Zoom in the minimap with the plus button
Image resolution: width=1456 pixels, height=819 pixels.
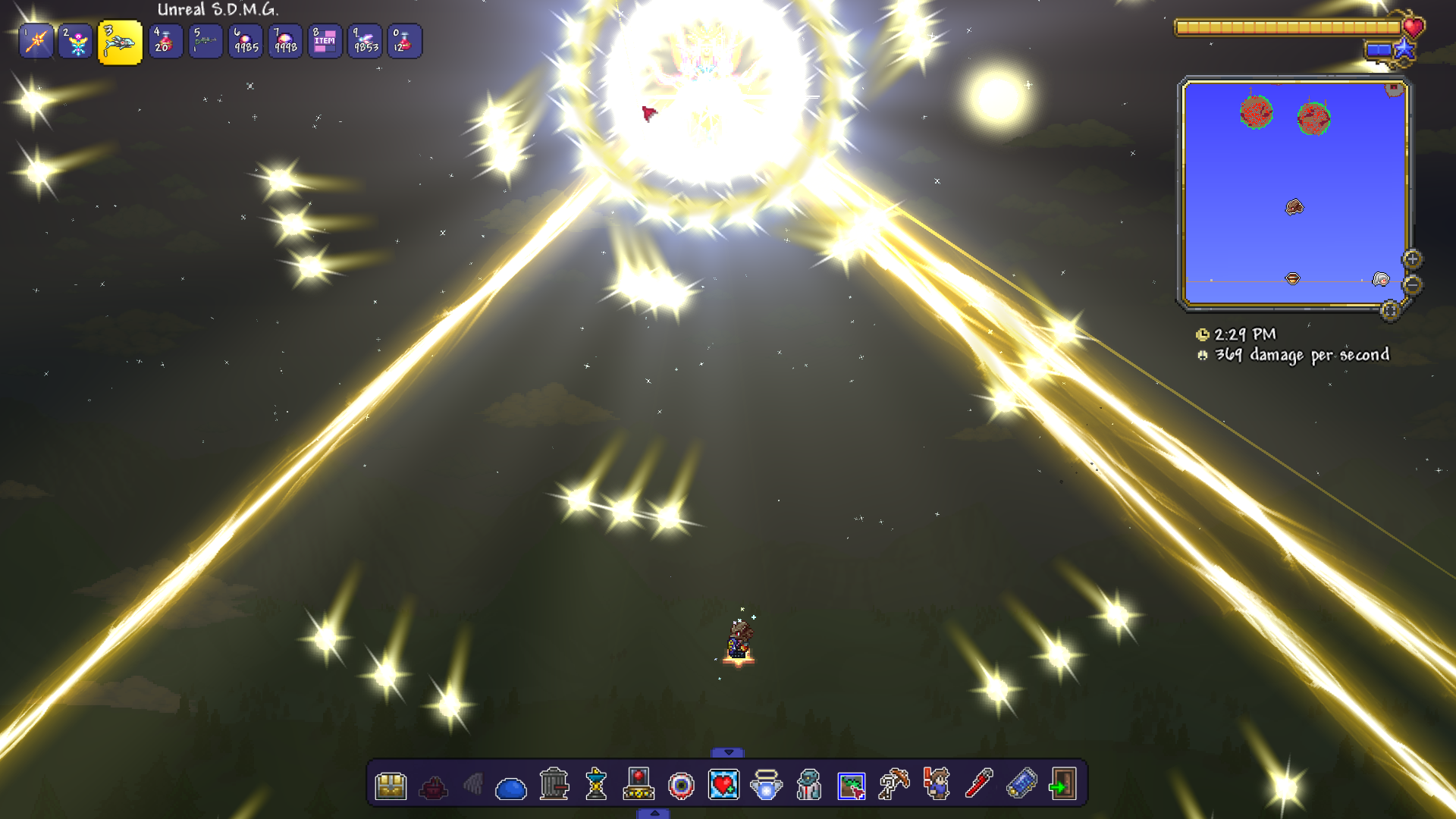(1412, 259)
